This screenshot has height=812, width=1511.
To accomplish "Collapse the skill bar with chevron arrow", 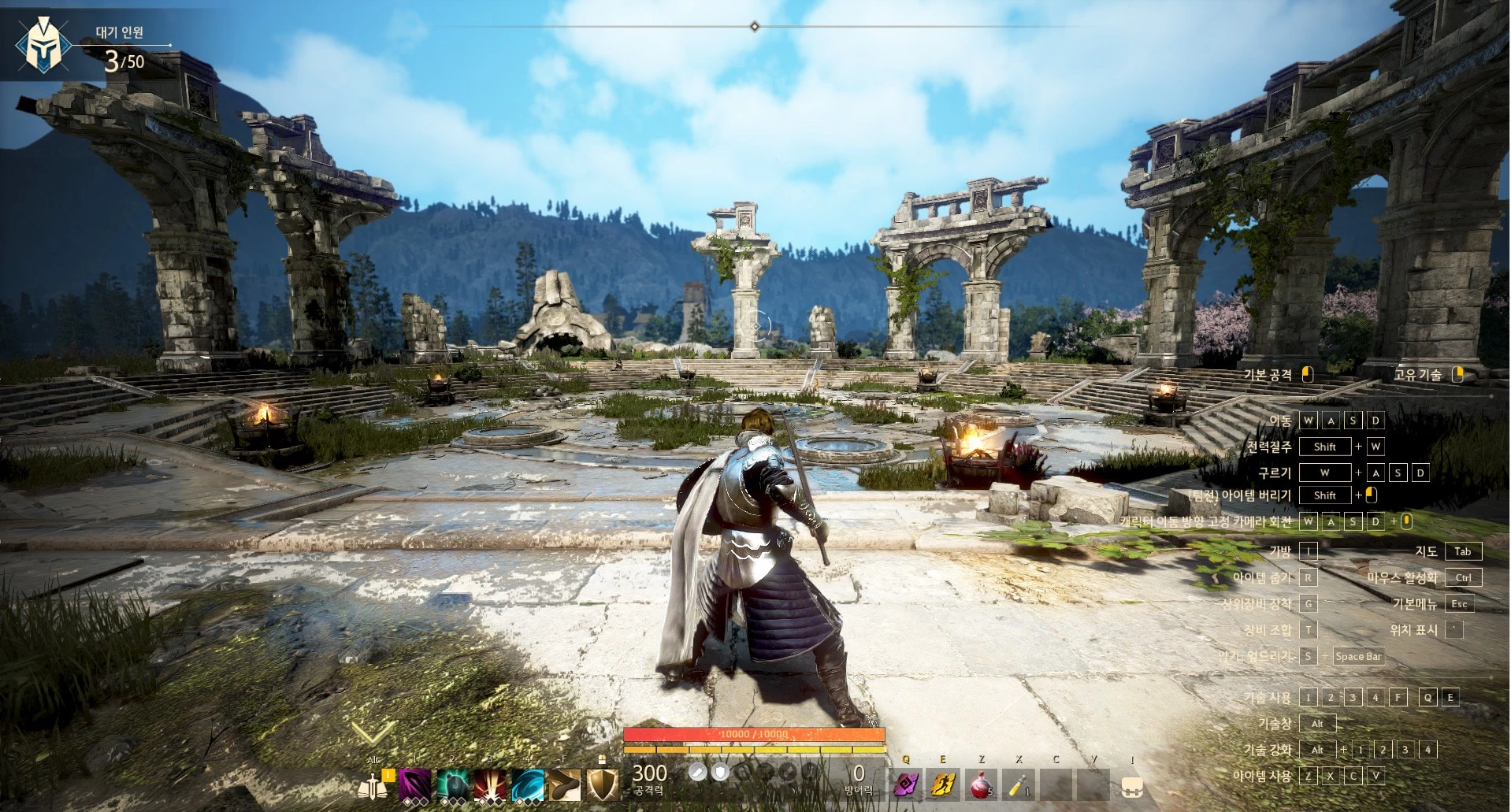I will pyautogui.click(x=372, y=733).
